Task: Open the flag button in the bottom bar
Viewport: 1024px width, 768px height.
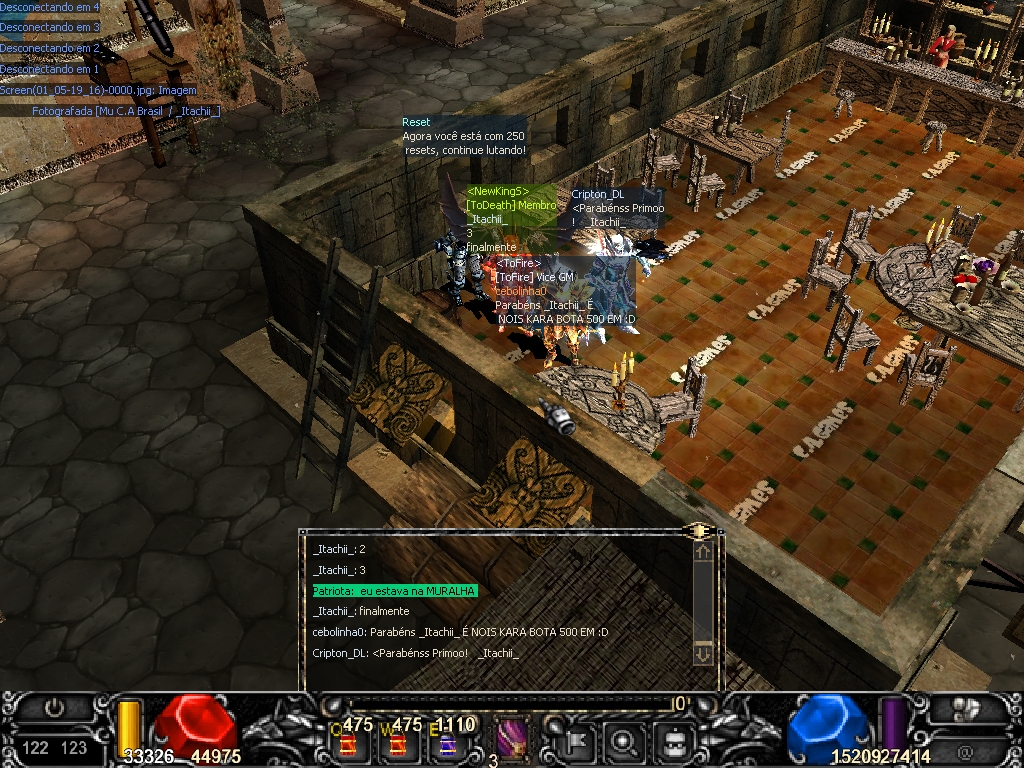Action: pyautogui.click(x=580, y=743)
